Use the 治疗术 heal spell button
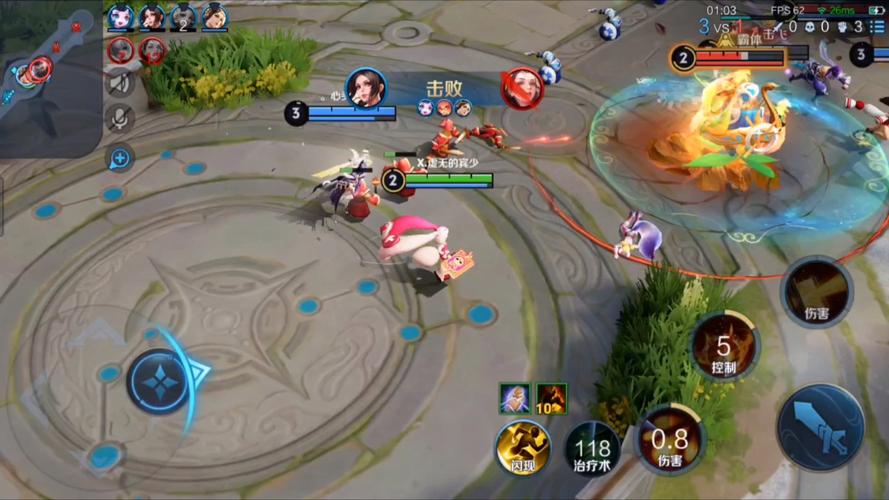This screenshot has width=889, height=500. pos(592,447)
